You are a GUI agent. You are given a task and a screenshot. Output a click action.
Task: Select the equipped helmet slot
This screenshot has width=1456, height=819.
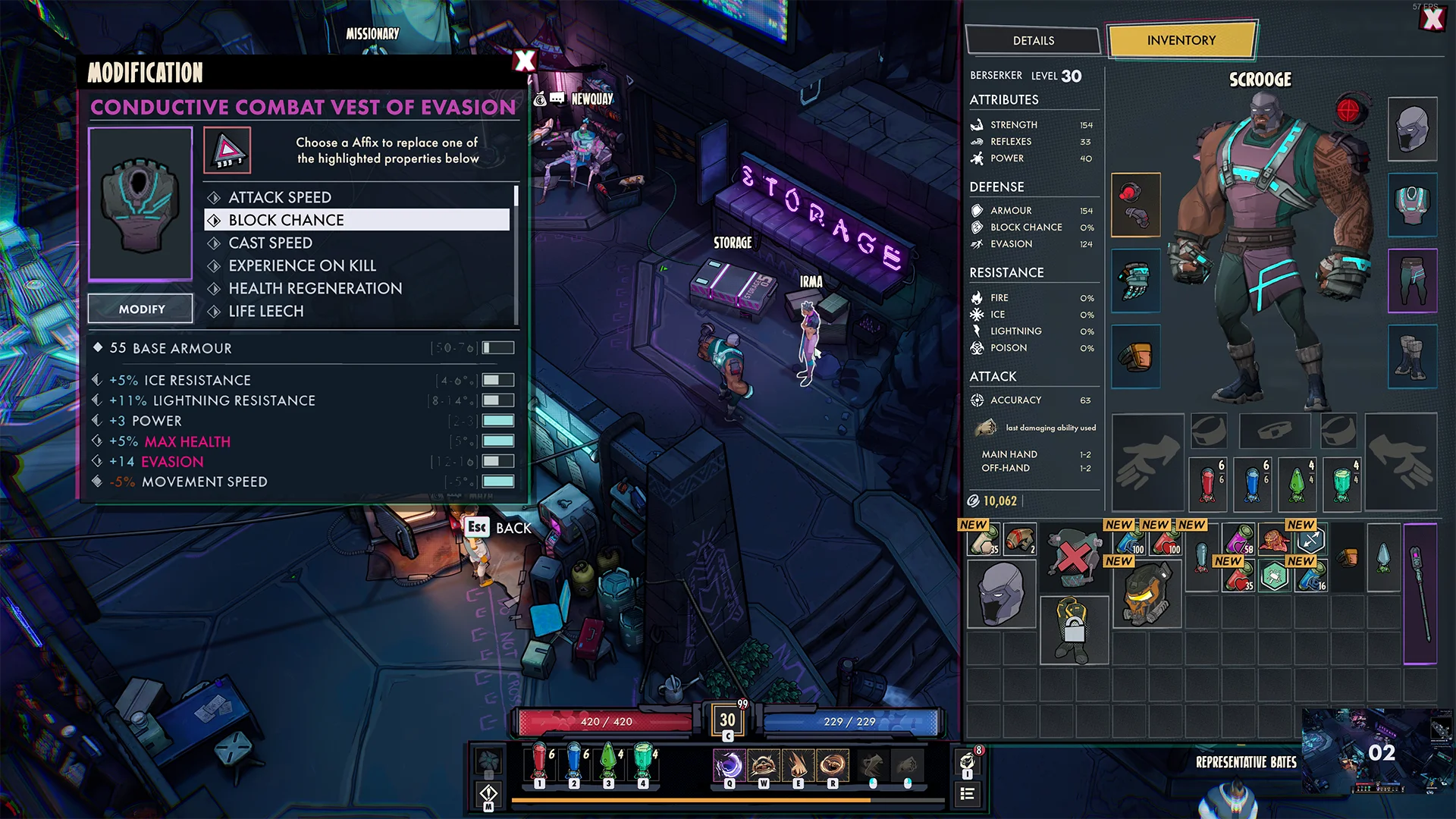coord(1412,129)
